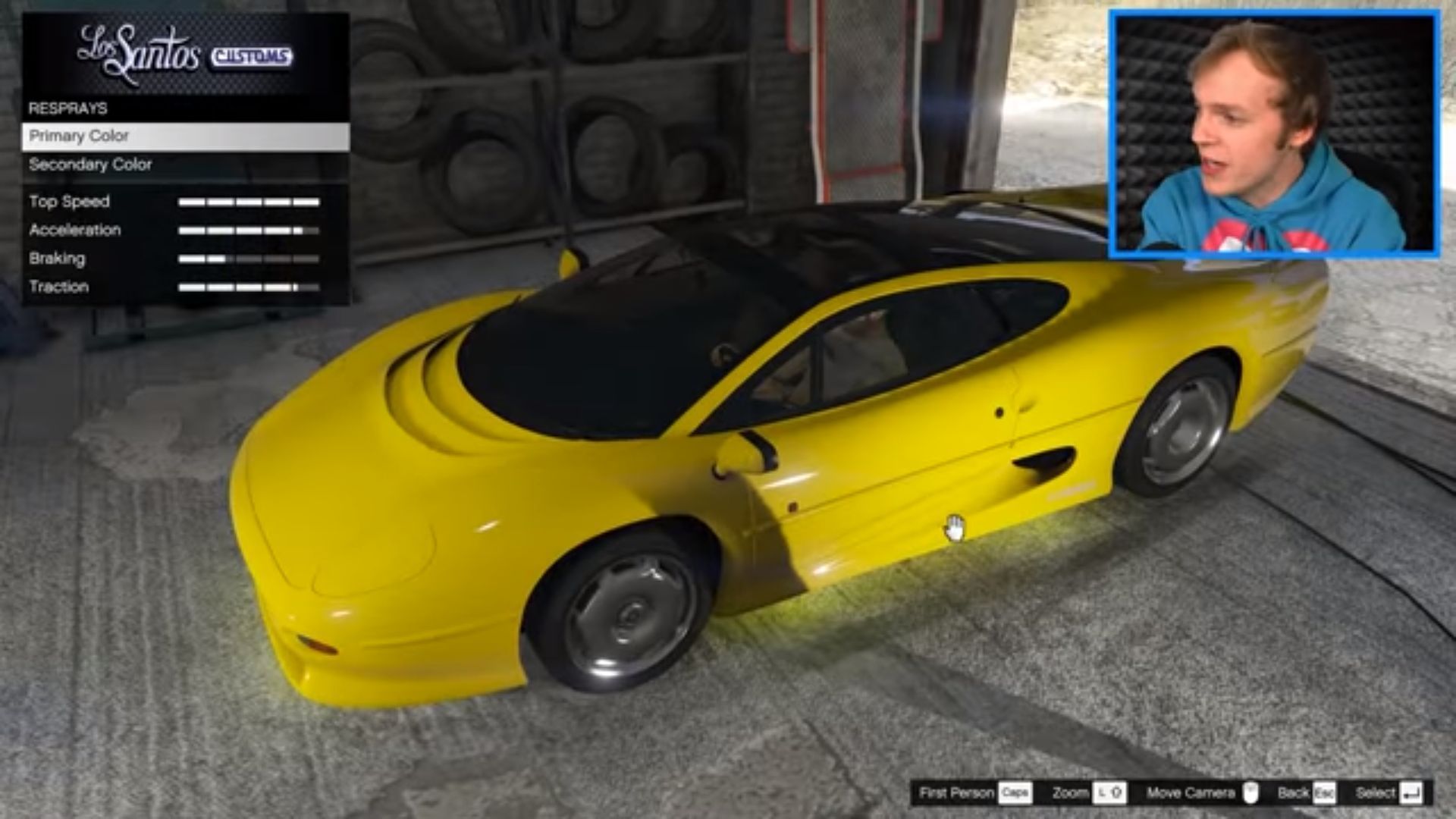The width and height of the screenshot is (1456, 819).
Task: Click the Top Speed stat bar
Action: 250,202
